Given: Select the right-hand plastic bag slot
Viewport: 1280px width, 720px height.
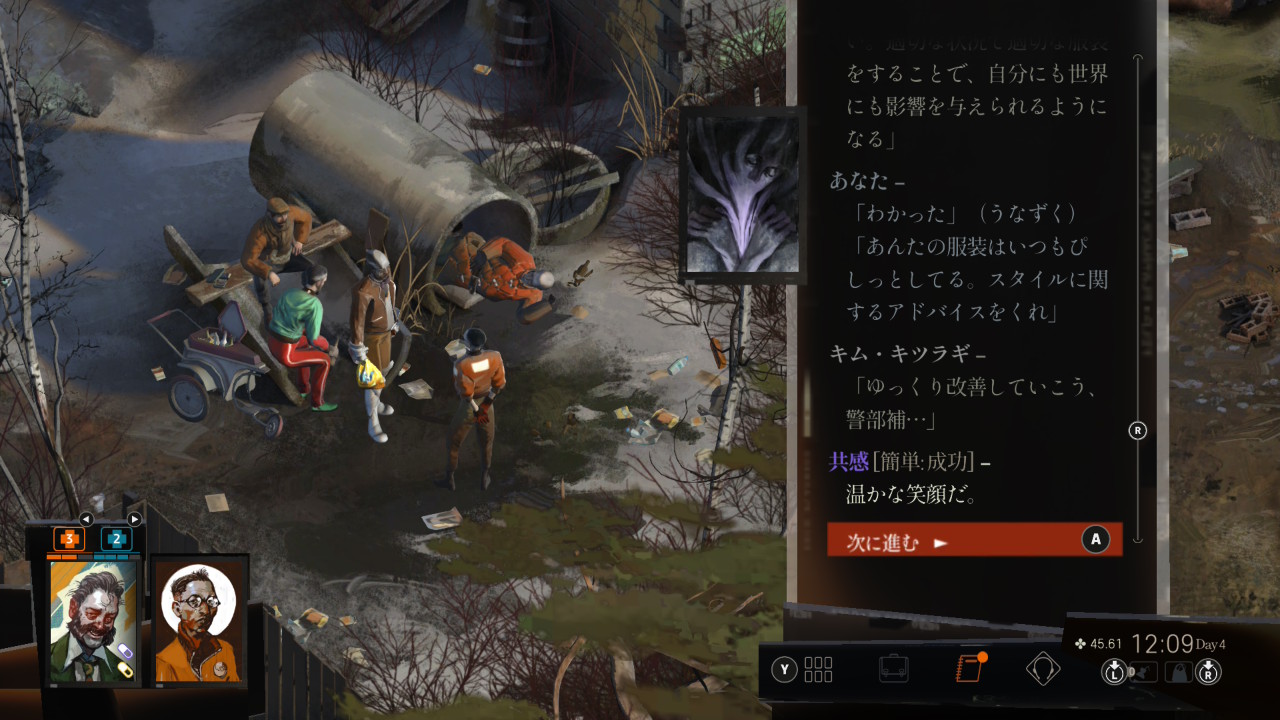Looking at the screenshot, I should point(1180,672).
